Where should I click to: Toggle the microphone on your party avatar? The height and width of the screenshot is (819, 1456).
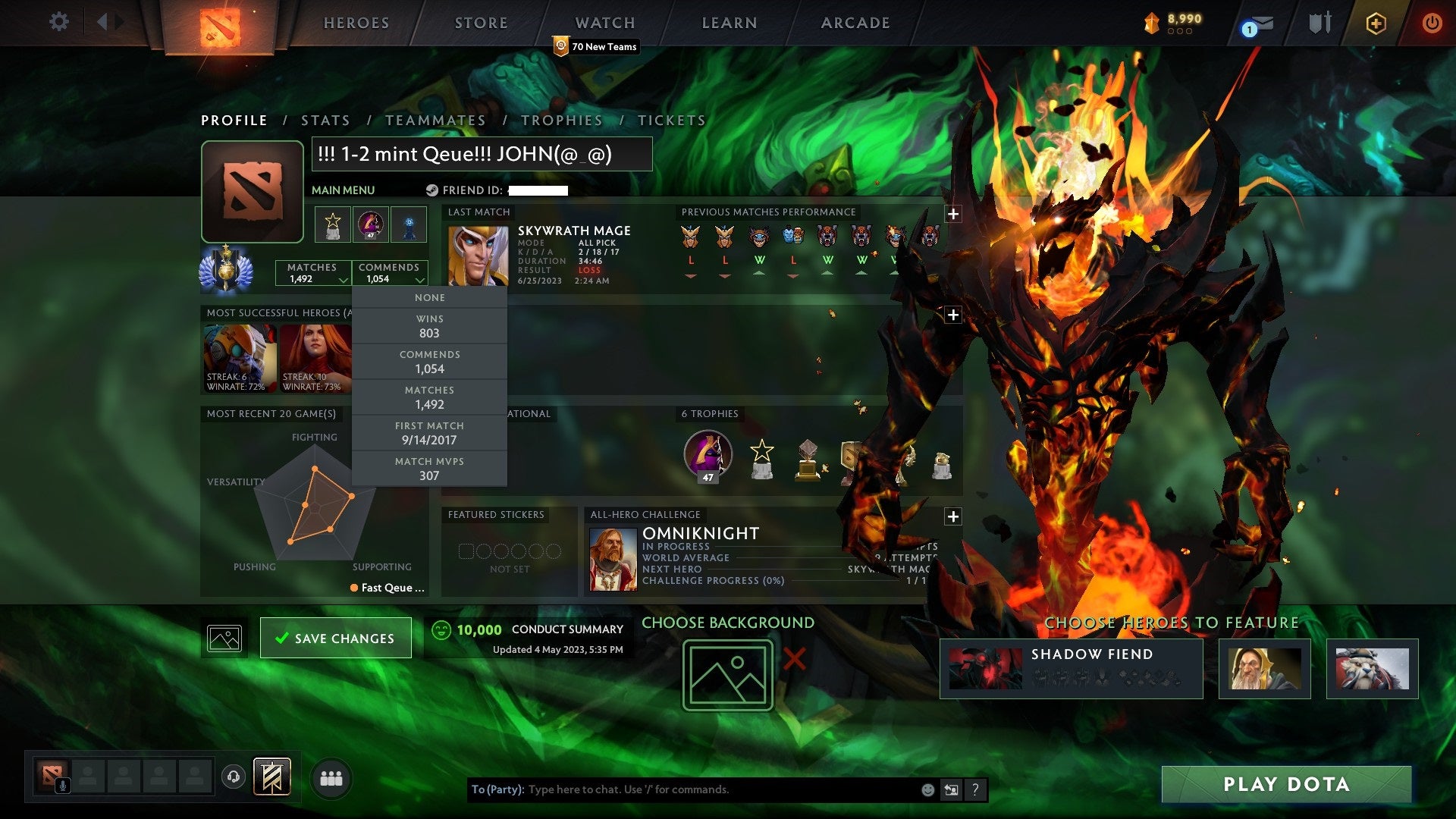point(61,783)
